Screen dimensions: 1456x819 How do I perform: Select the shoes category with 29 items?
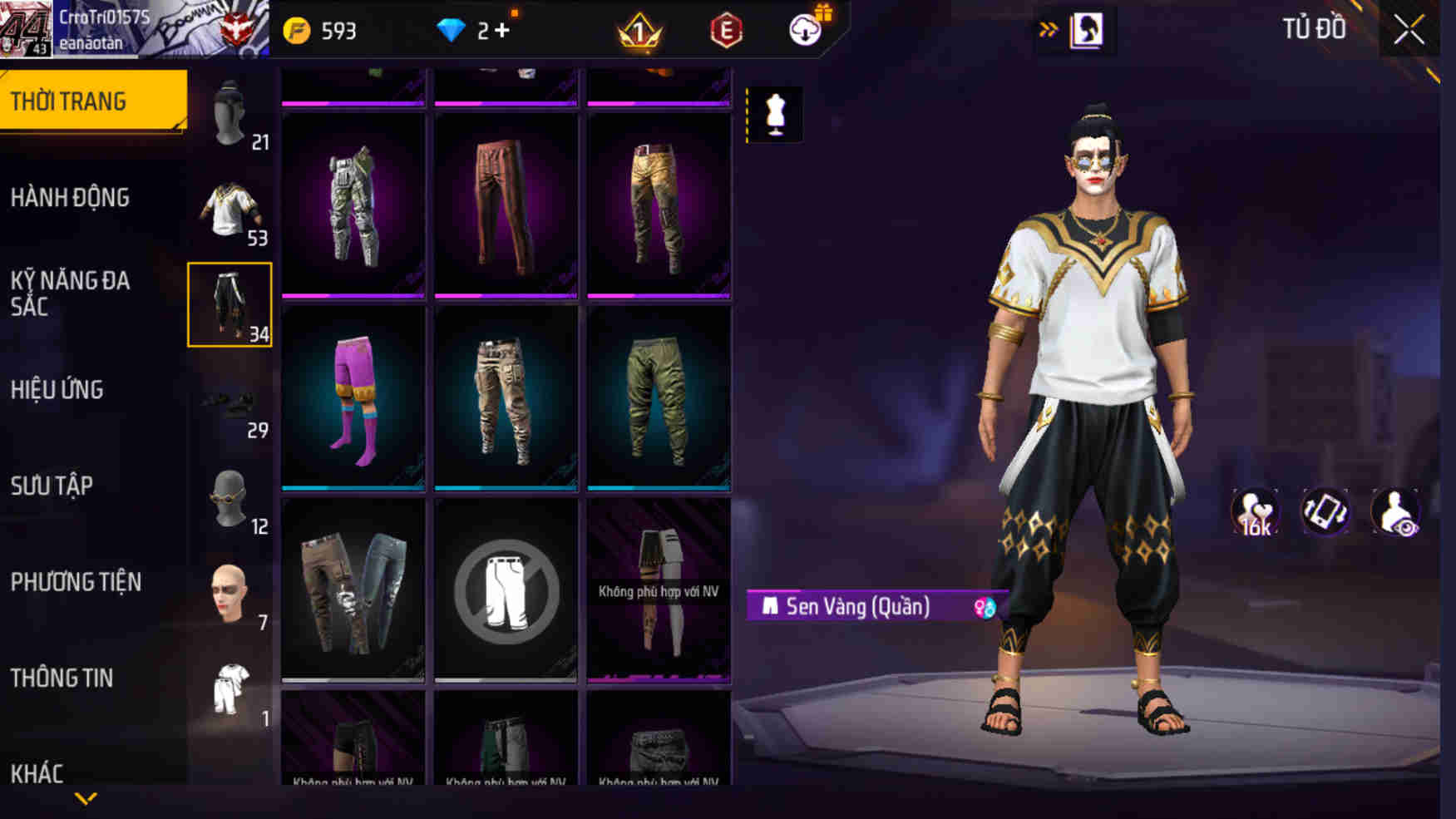(230, 404)
